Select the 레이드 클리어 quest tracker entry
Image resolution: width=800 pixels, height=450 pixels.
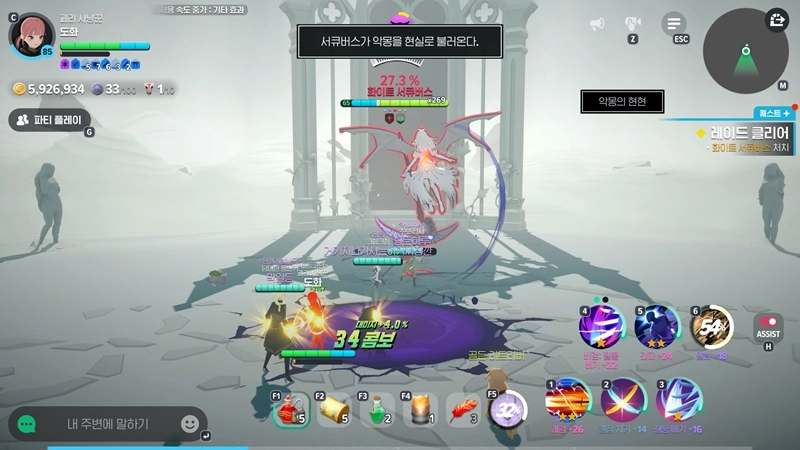click(x=748, y=133)
